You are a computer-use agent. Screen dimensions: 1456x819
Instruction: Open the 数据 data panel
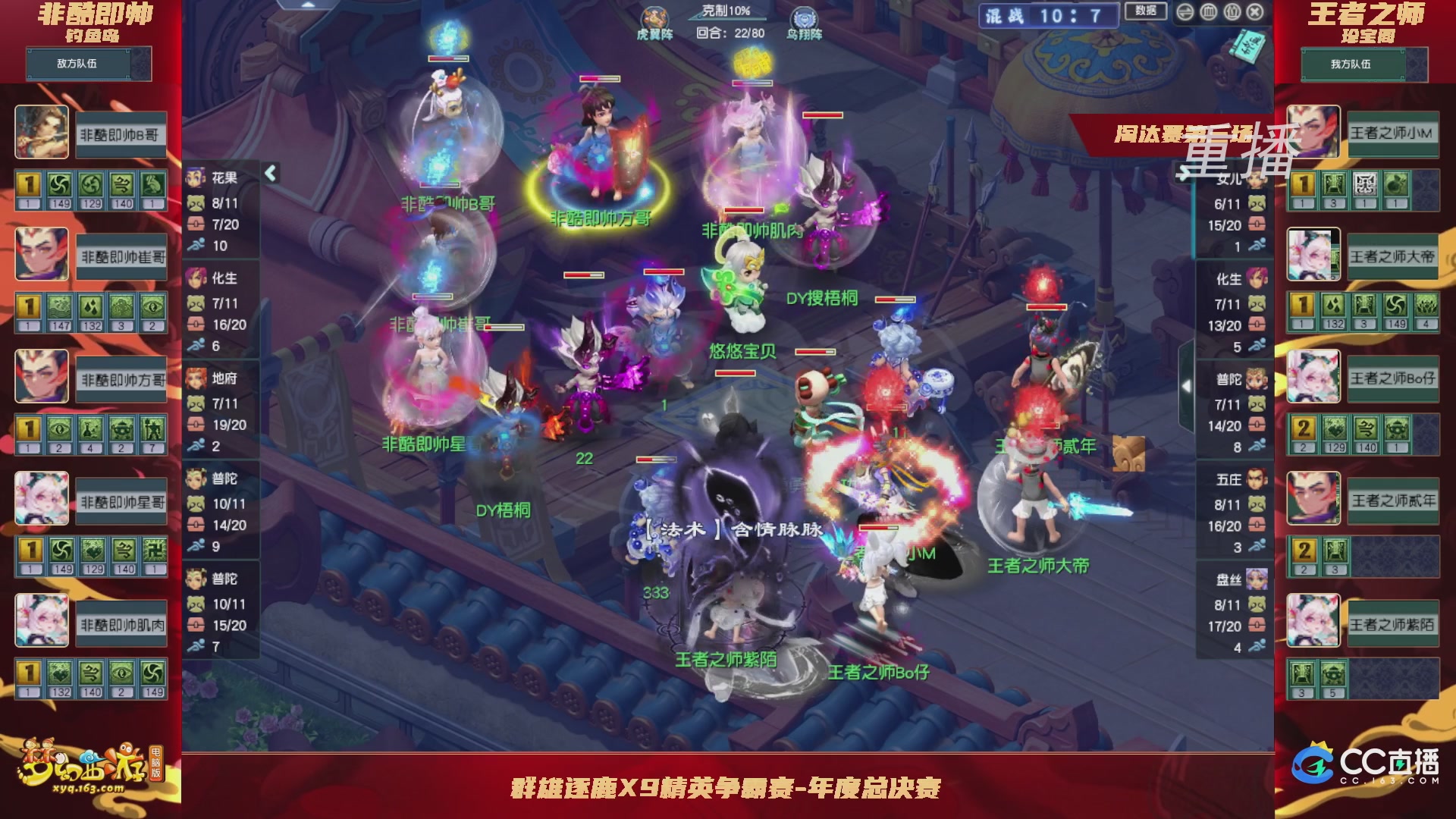pyautogui.click(x=1147, y=10)
